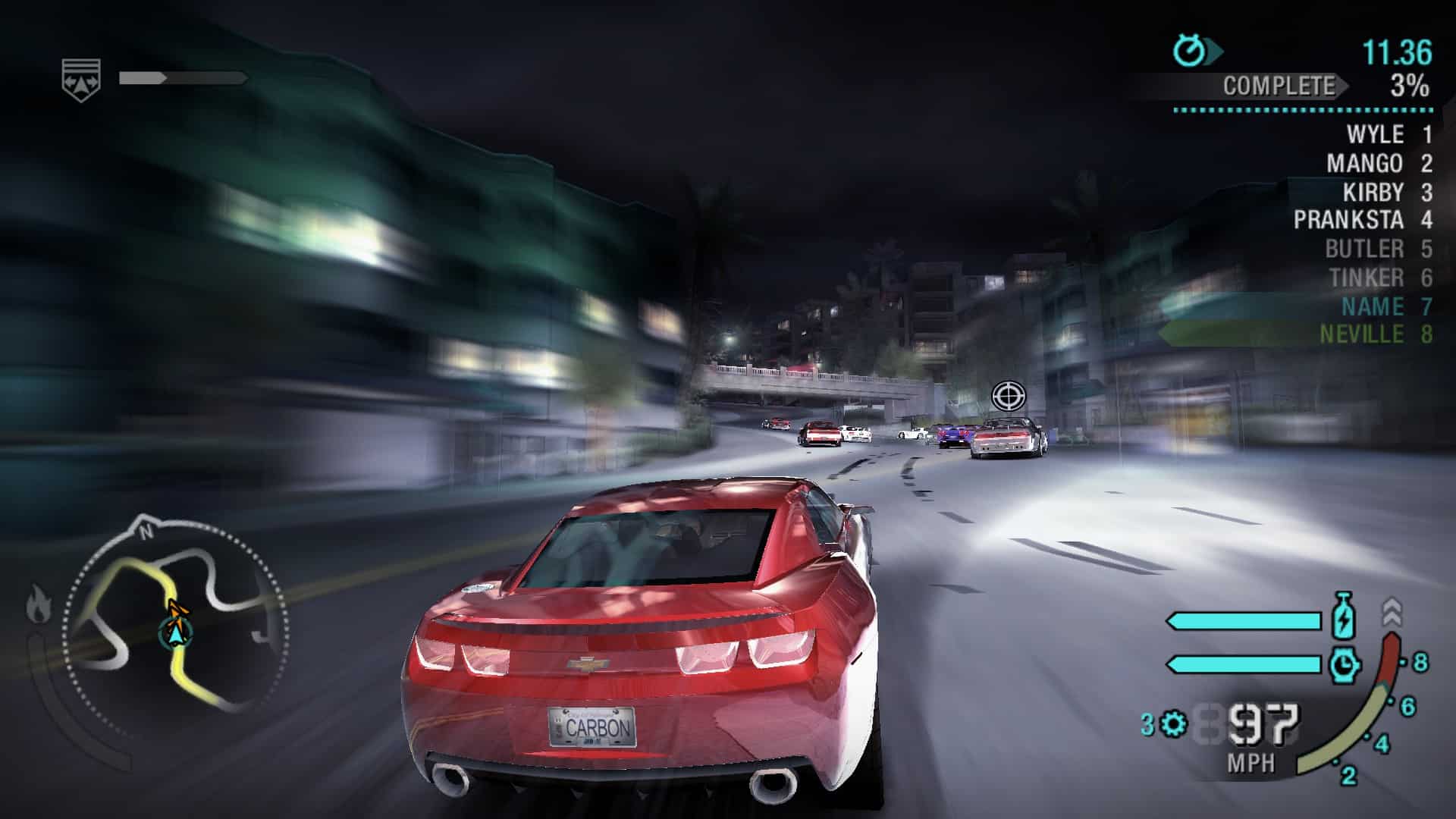
Task: Choose TINKER in the position list
Action: [1366, 278]
